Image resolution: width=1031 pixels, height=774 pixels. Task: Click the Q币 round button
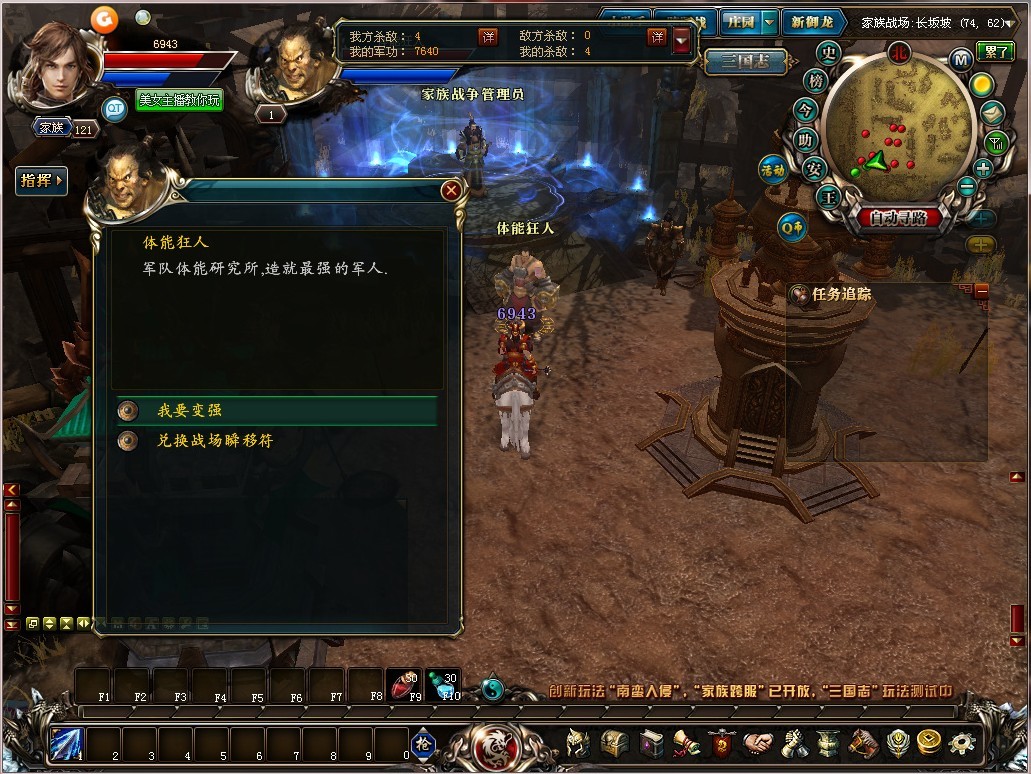tap(792, 228)
